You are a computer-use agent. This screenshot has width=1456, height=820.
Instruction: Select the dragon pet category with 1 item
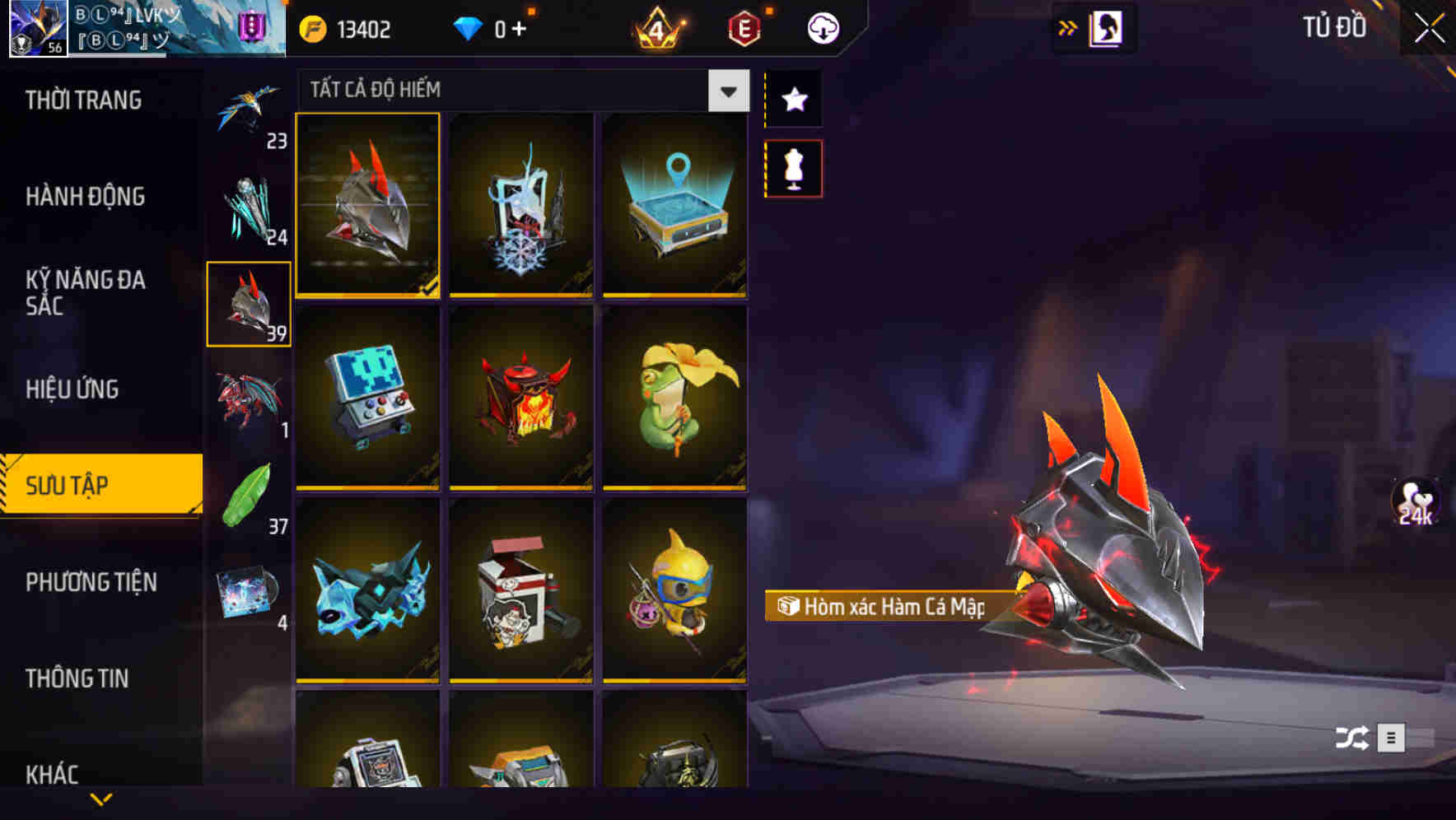point(248,401)
